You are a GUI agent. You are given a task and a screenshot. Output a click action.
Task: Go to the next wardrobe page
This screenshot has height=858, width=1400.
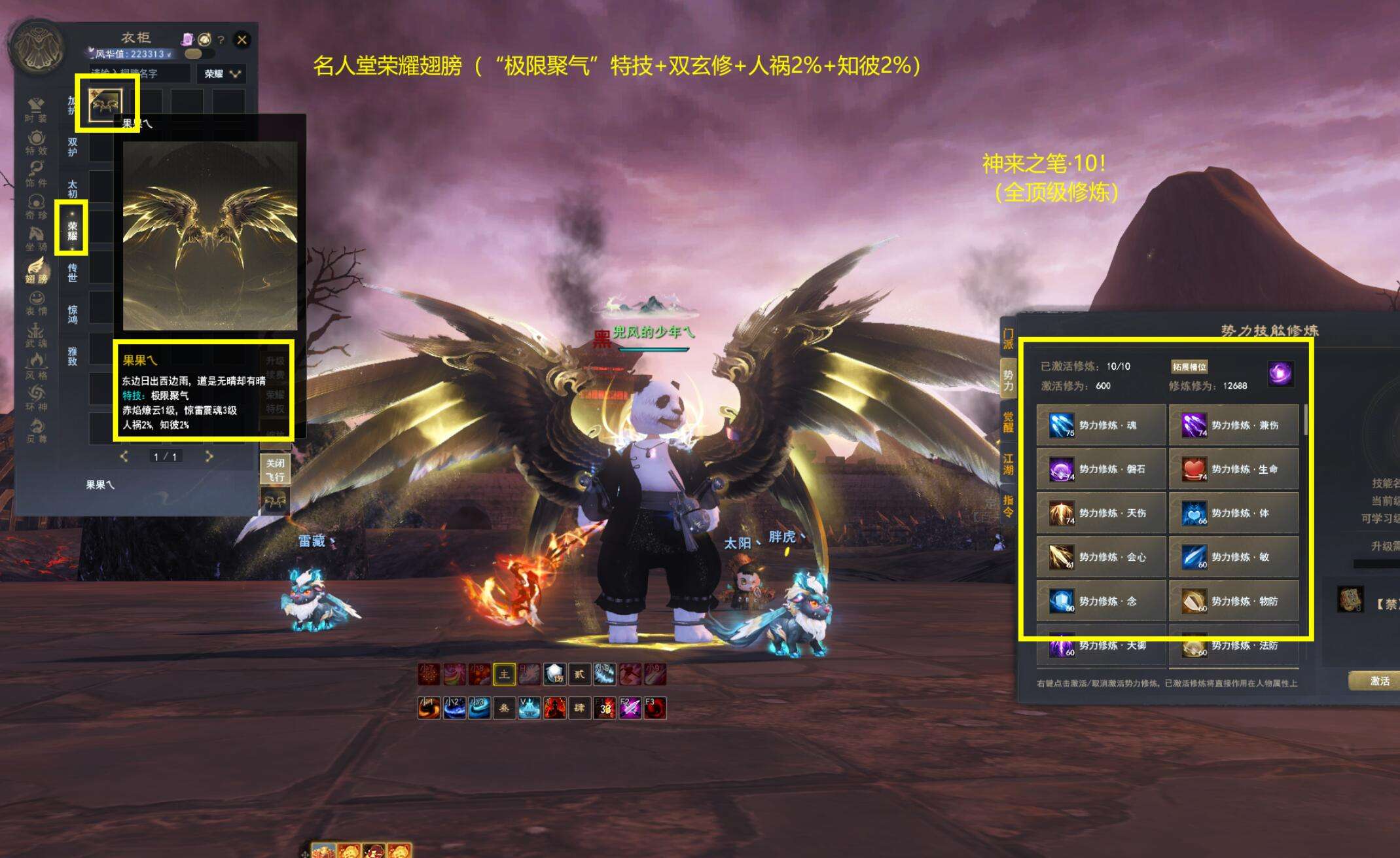(x=209, y=456)
